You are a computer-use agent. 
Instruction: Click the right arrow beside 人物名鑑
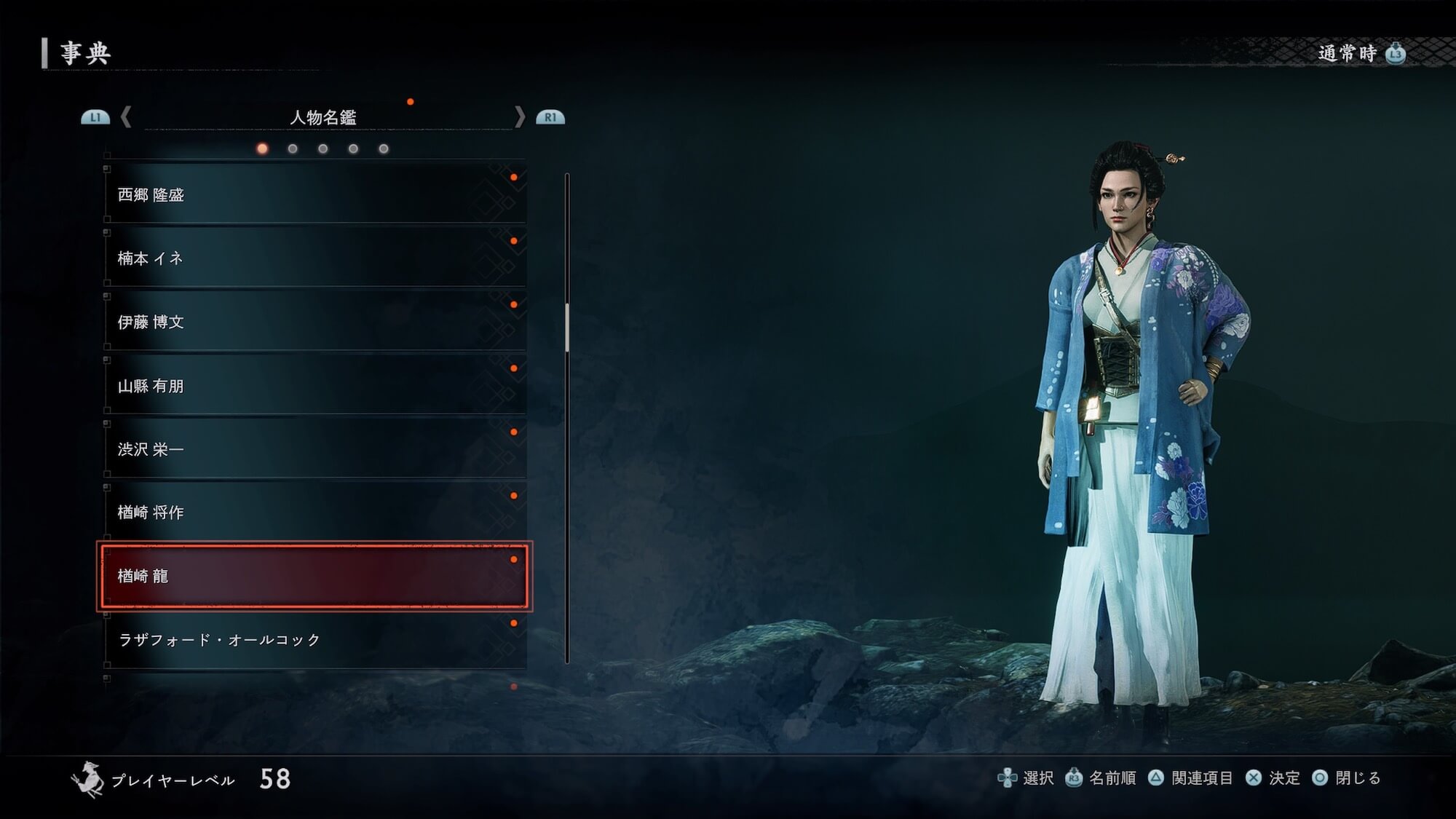point(519,116)
